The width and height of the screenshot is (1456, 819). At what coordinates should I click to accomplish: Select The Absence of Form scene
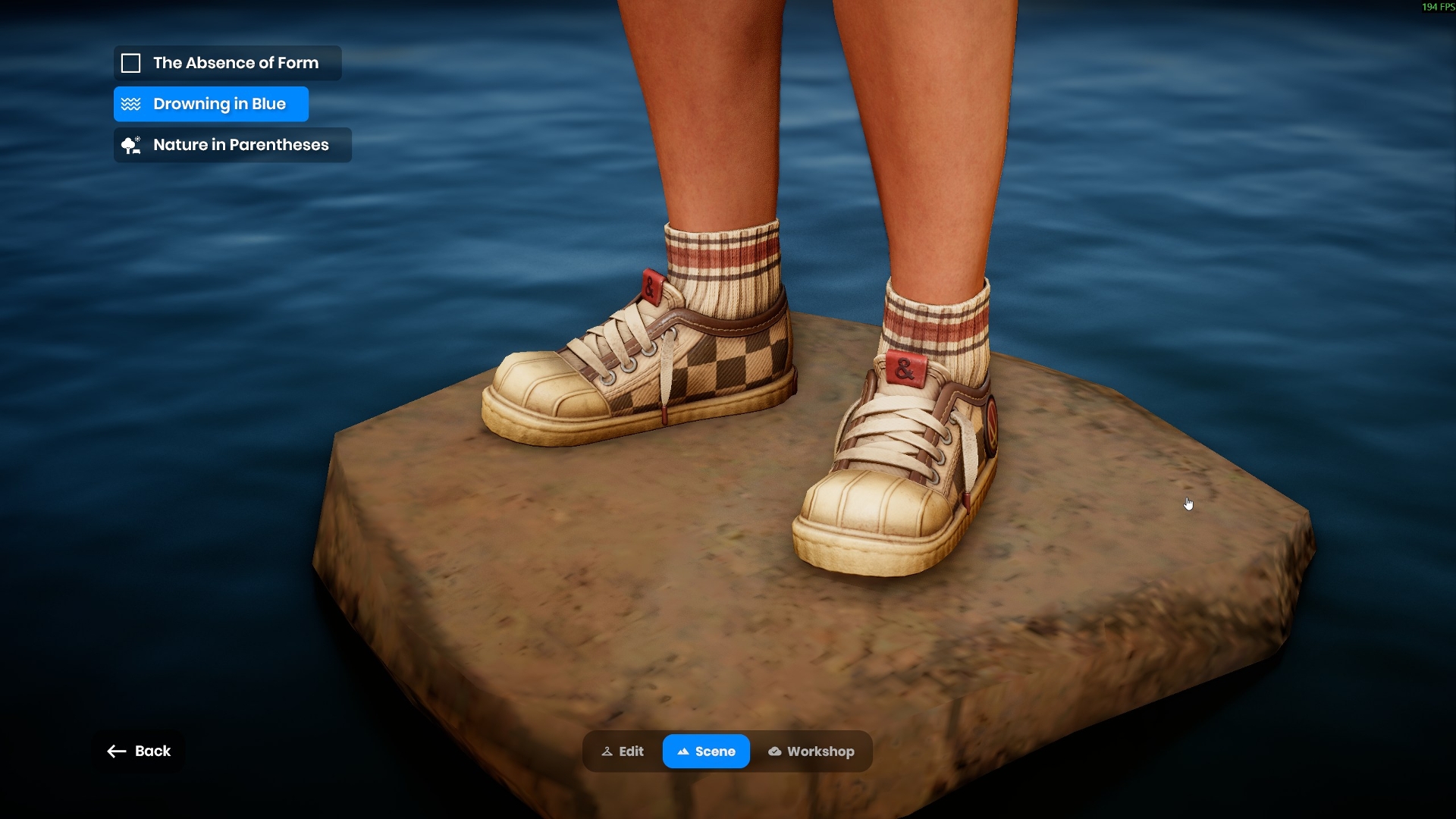pos(227,63)
